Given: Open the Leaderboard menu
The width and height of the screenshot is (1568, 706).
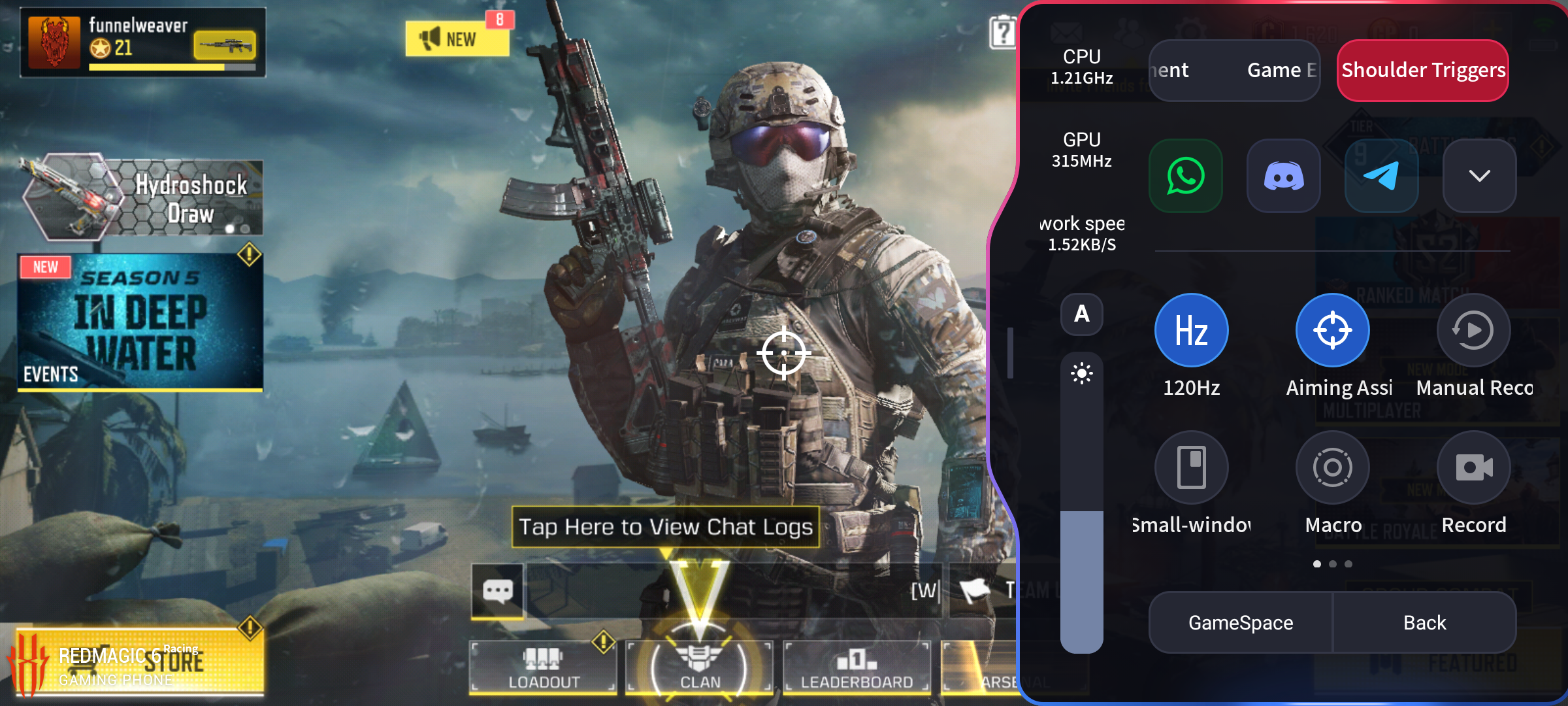Looking at the screenshot, I should [x=857, y=667].
